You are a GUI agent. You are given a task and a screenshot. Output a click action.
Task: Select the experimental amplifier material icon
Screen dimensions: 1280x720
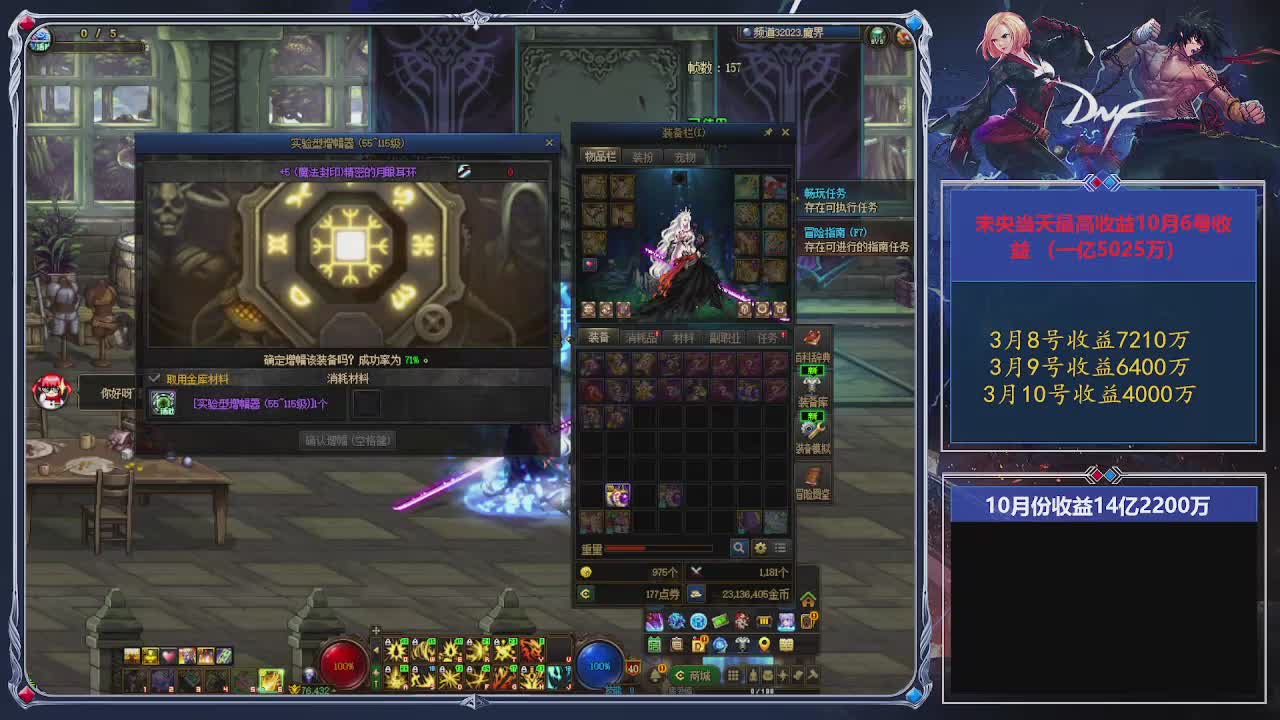coord(163,403)
